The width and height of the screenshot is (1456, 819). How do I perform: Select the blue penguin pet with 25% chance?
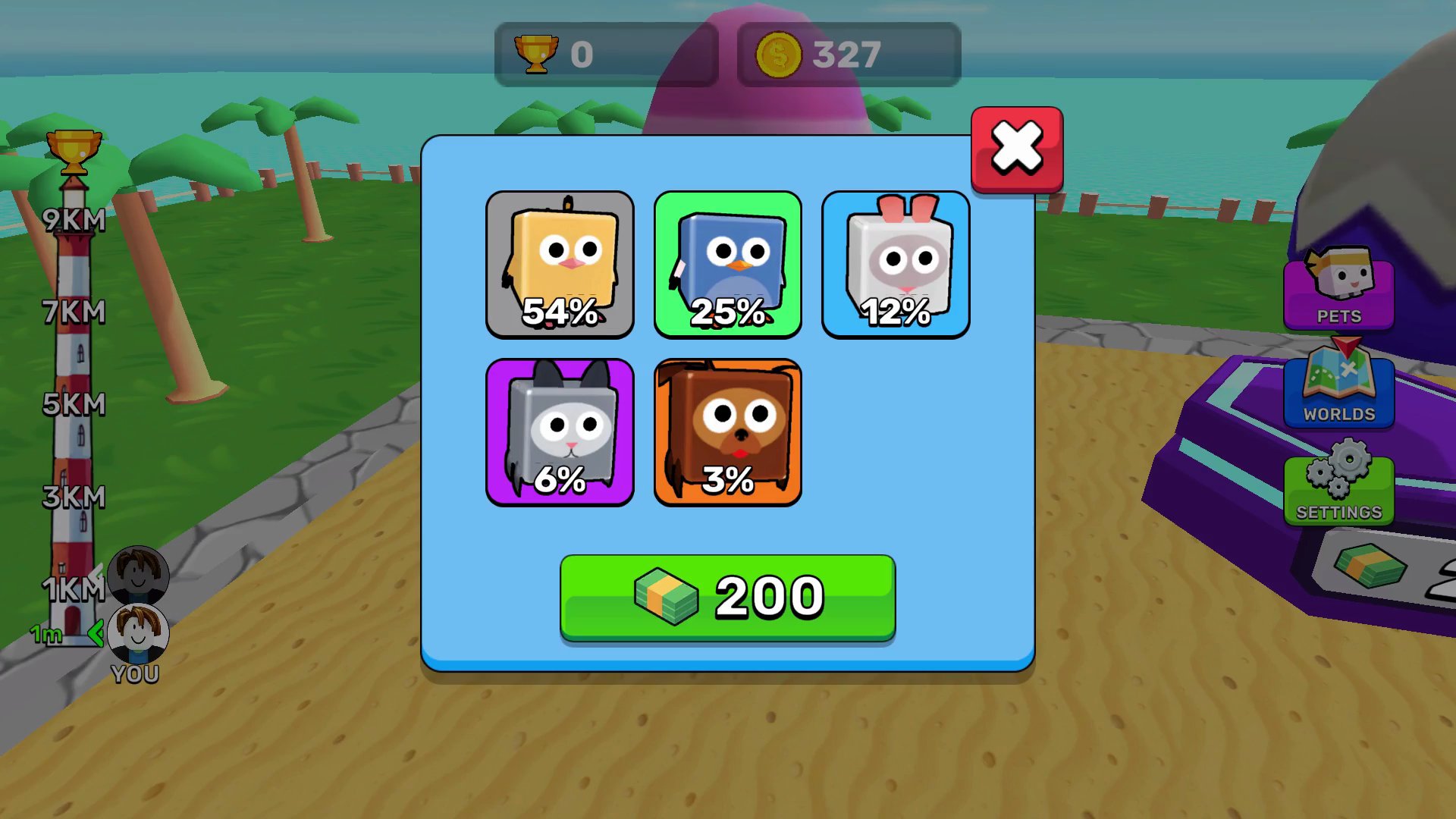pos(727,265)
